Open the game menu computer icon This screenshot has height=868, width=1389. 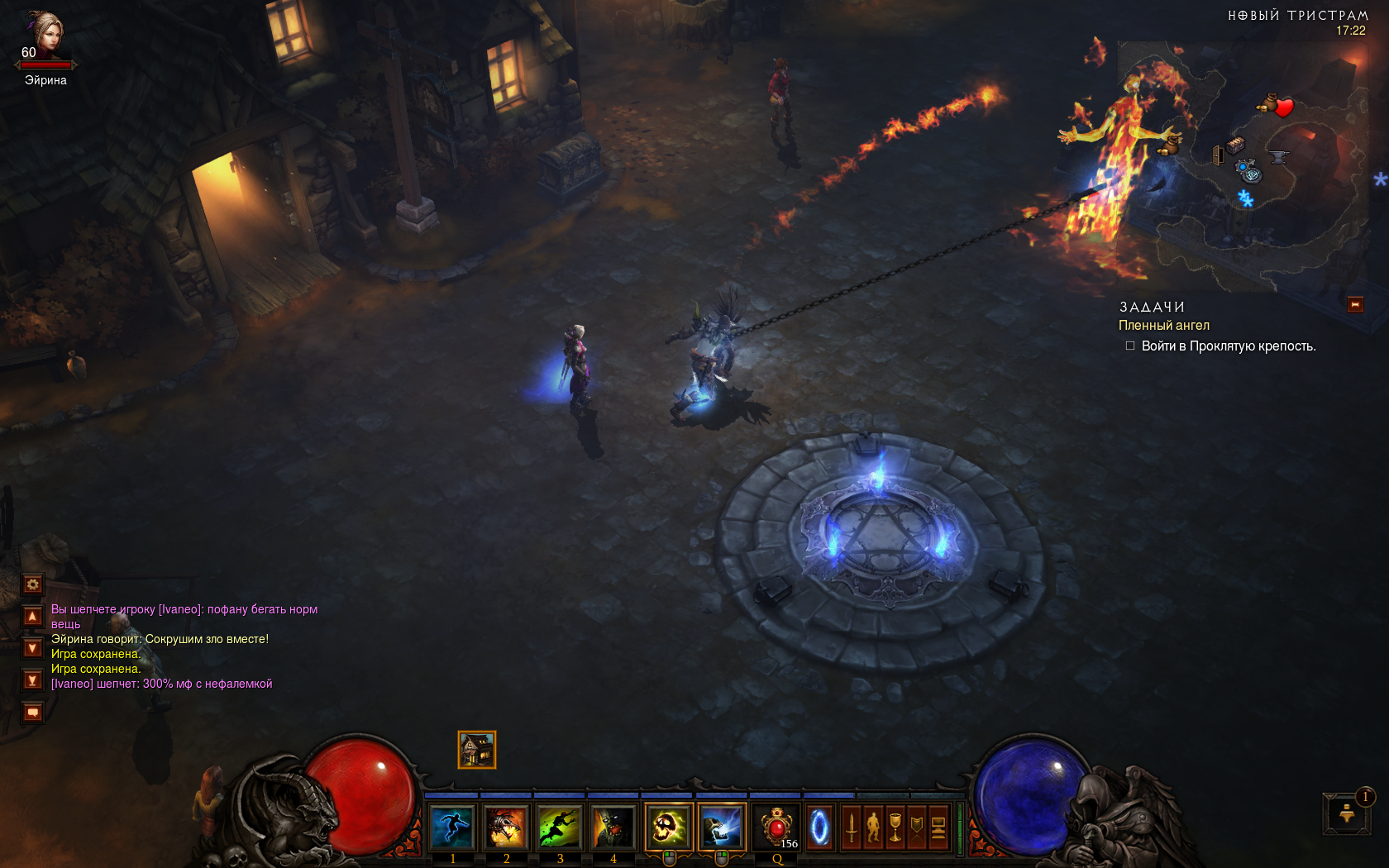pyautogui.click(x=938, y=827)
